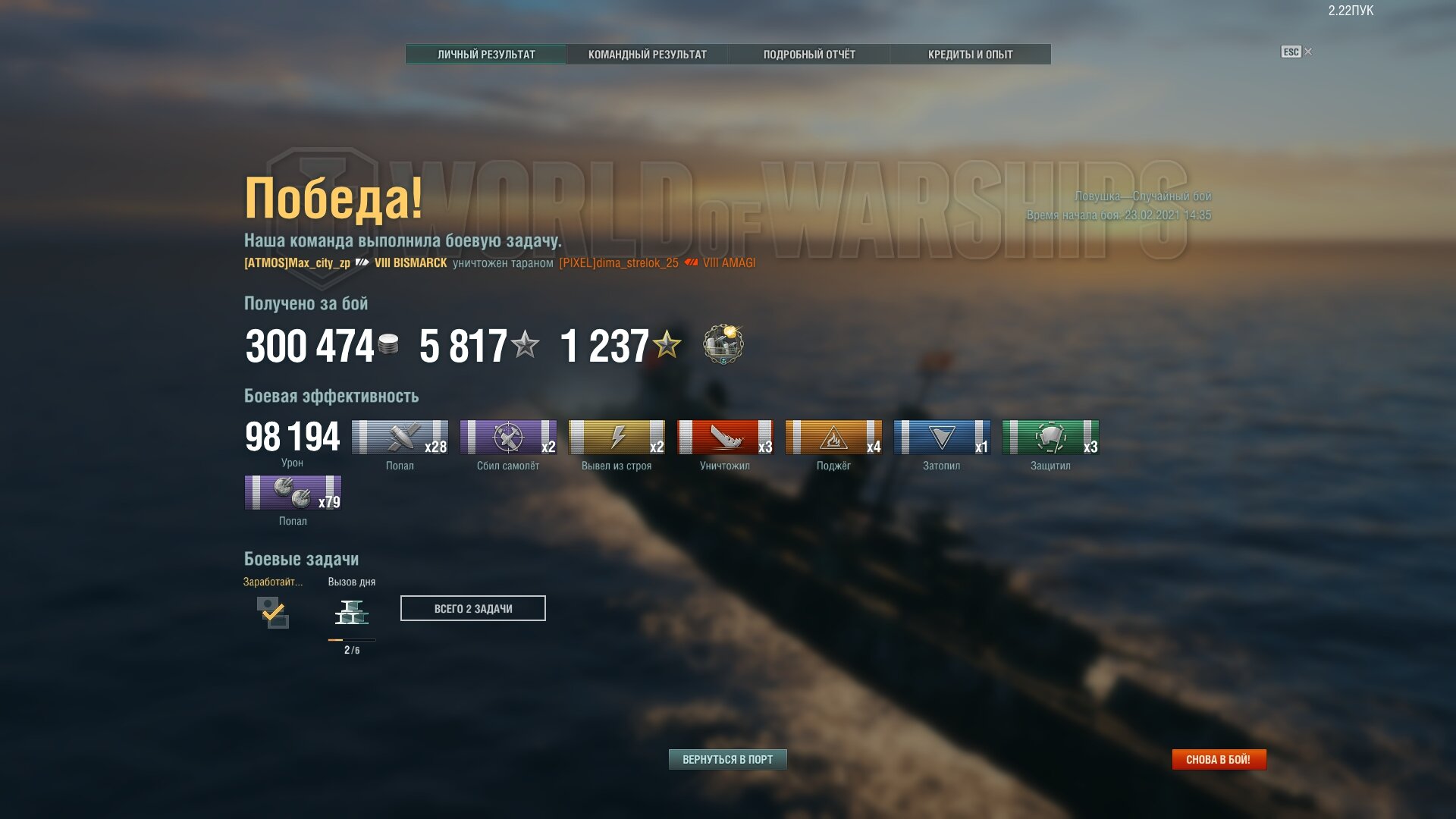Click the red Уничтожил ribbon

725,438
